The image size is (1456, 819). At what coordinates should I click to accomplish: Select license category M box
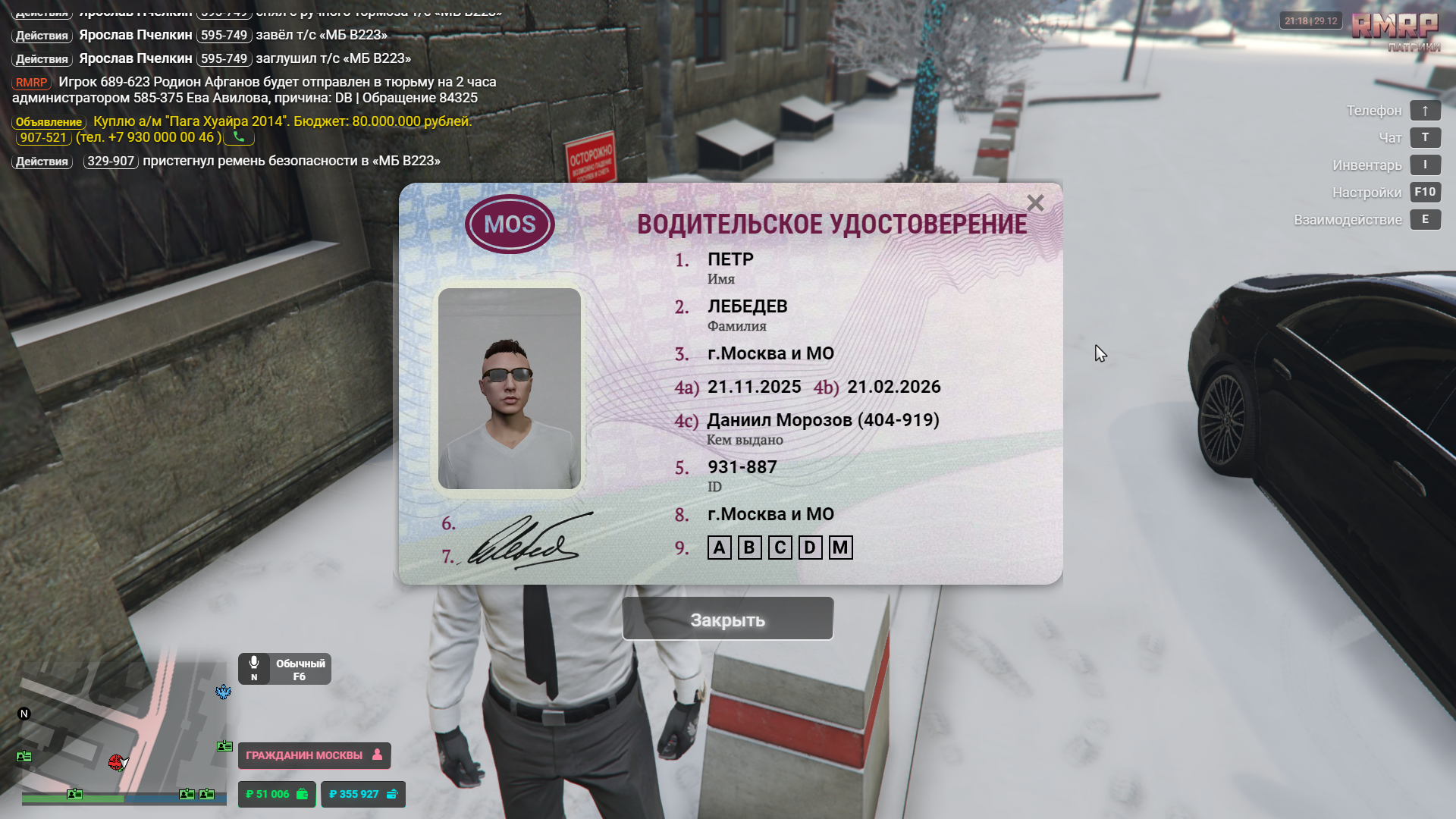(x=840, y=548)
